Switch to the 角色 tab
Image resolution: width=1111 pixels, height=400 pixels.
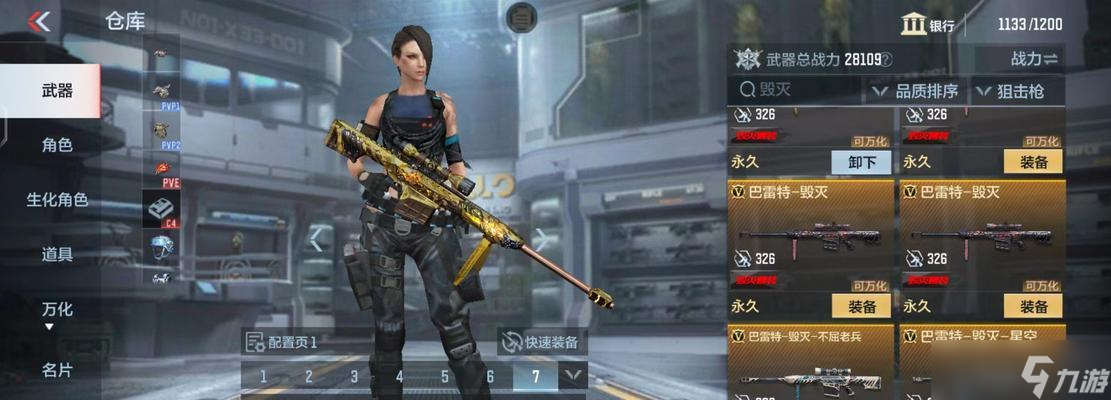point(56,145)
